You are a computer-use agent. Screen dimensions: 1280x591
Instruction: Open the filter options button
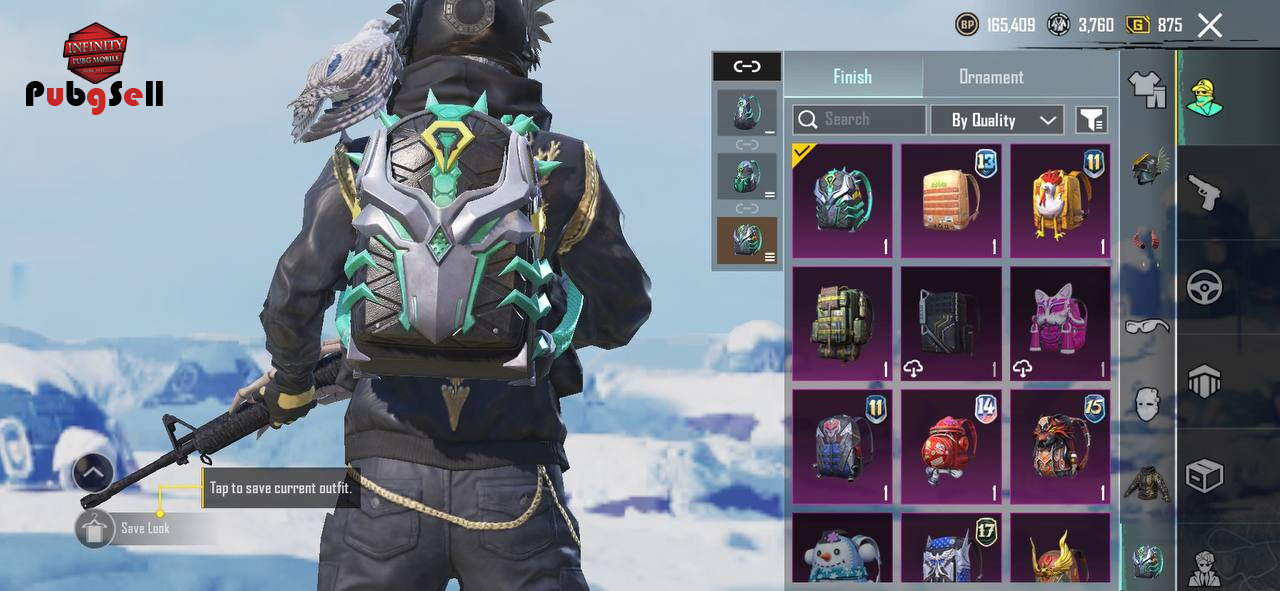[1091, 120]
